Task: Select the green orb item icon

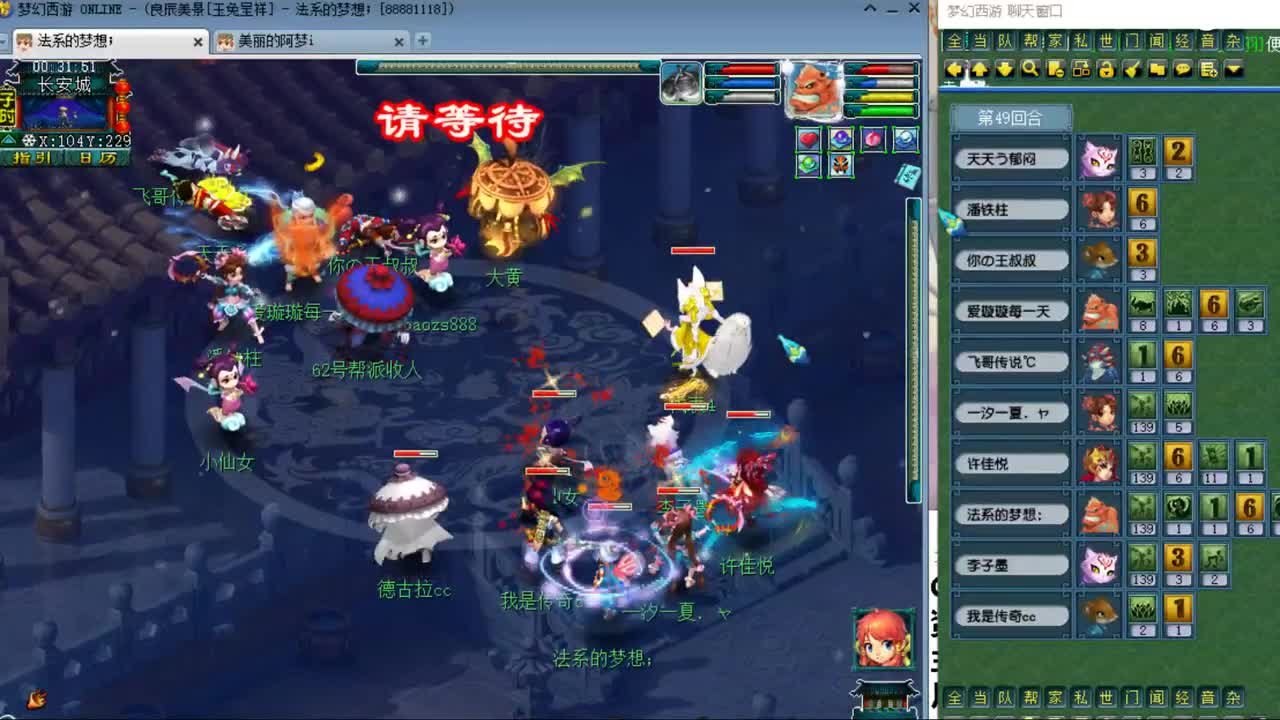Action: [808, 164]
